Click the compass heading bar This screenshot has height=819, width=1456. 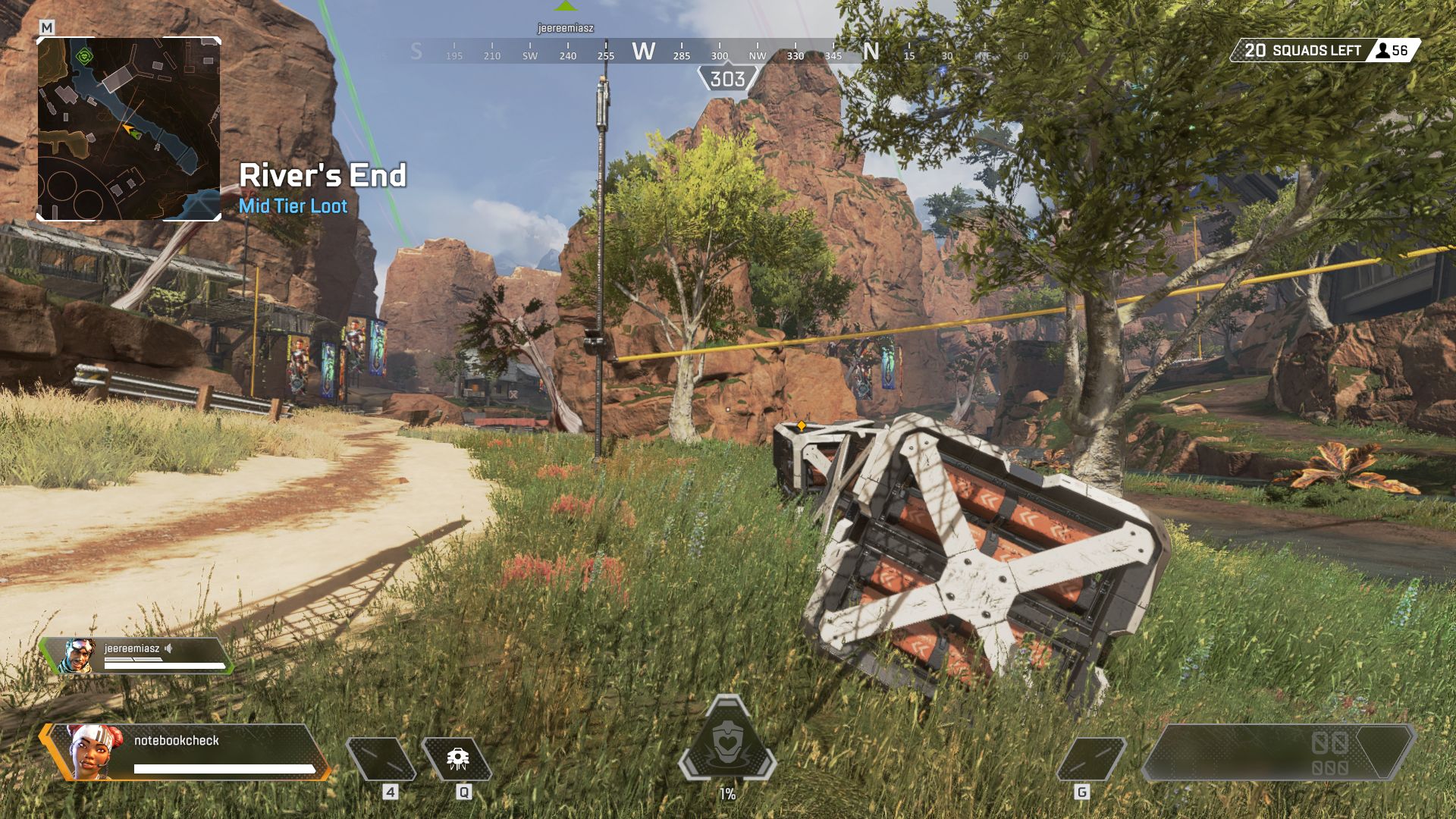pyautogui.click(x=719, y=52)
